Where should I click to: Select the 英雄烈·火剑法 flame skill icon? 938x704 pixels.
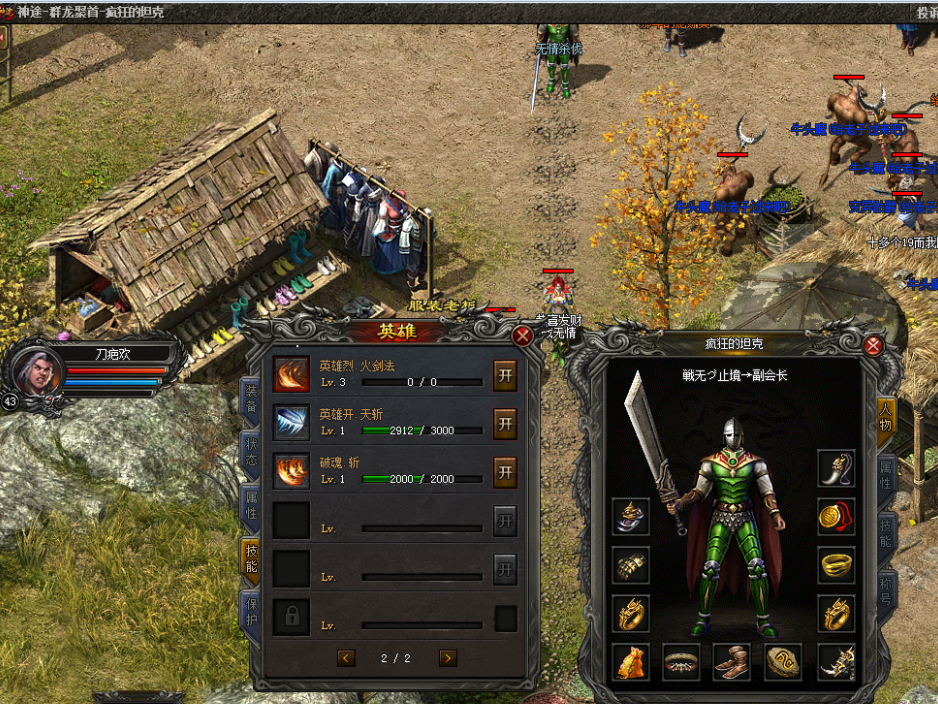click(292, 374)
